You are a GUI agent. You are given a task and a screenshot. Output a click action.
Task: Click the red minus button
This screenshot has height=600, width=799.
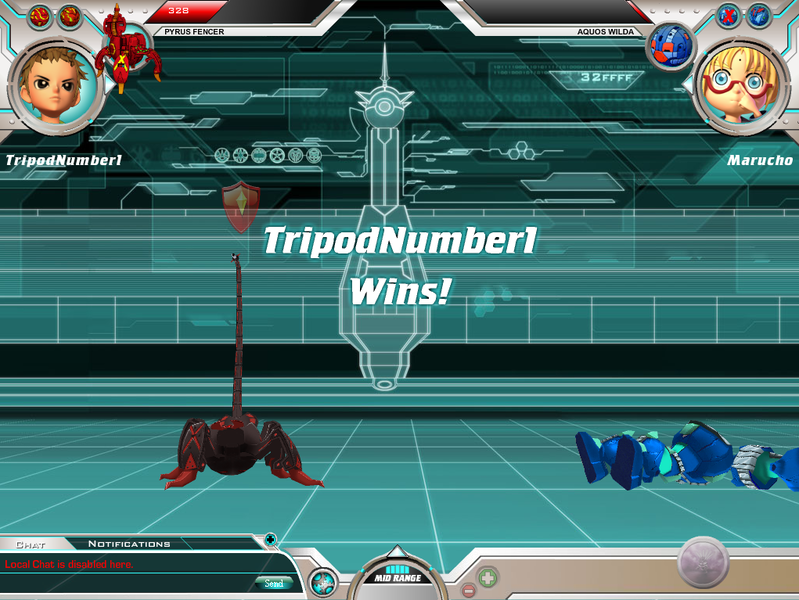click(x=468, y=590)
